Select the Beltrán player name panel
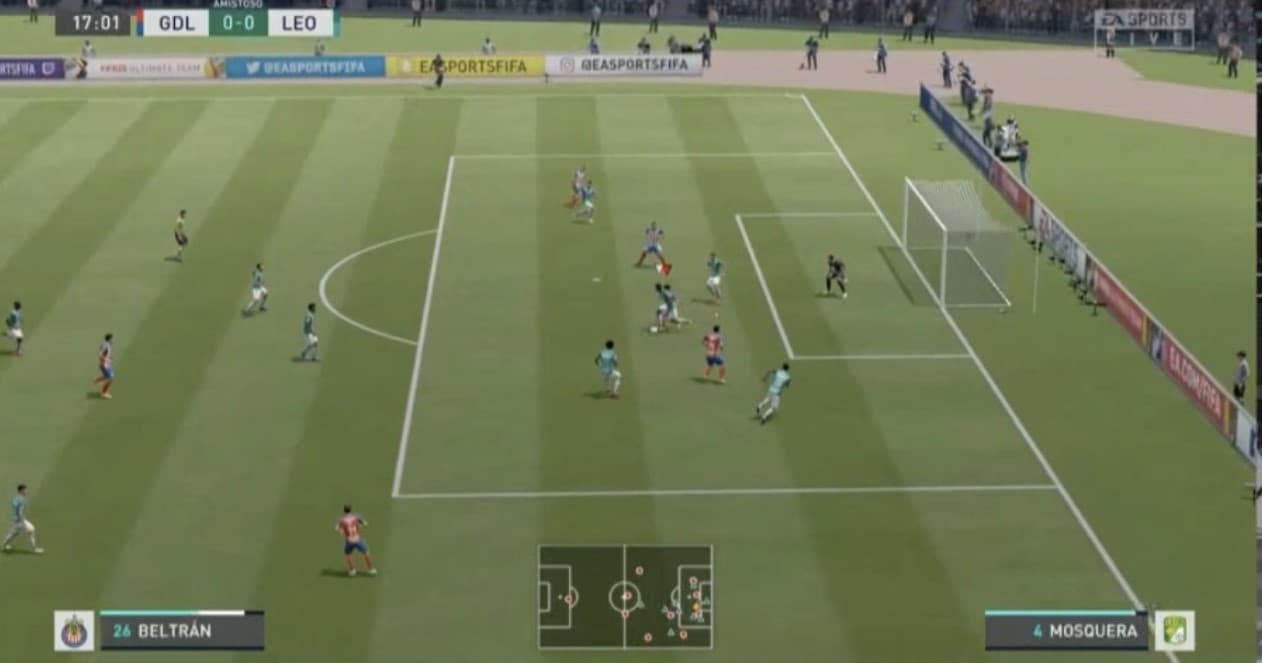 182,631
